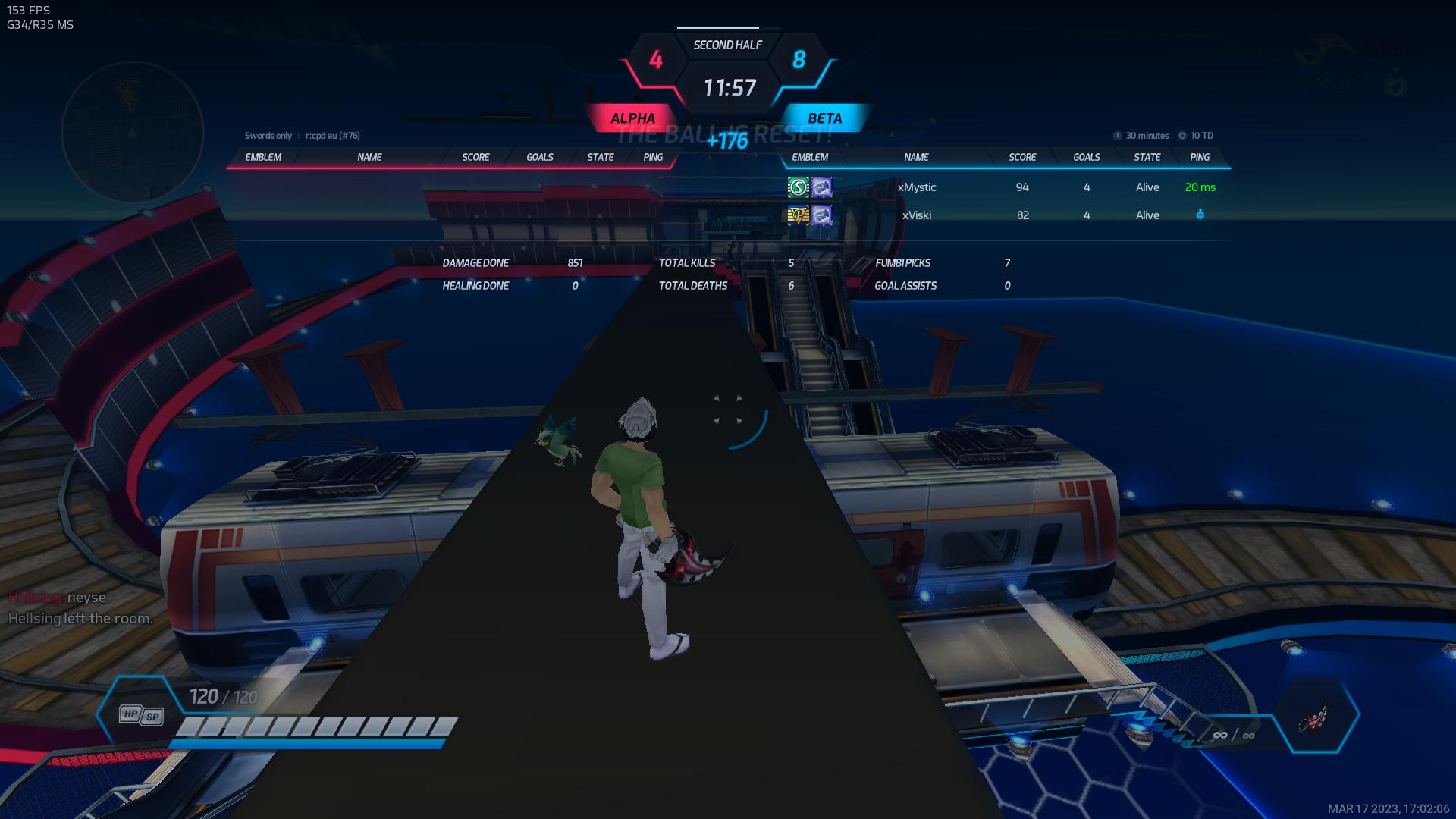Open the circular minimap
This screenshot has width=1456, height=819.
[x=132, y=133]
